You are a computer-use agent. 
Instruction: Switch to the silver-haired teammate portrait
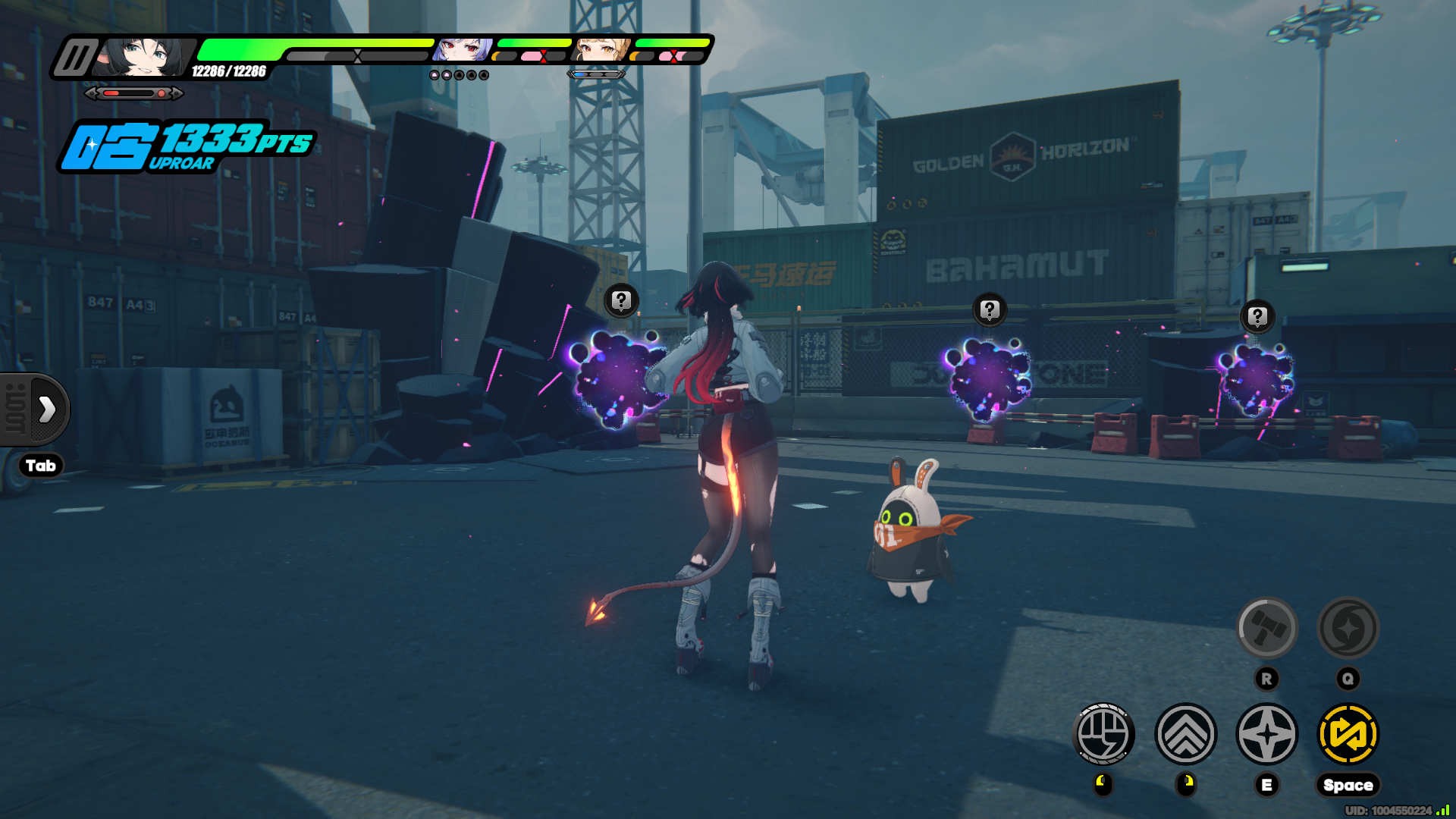click(x=462, y=50)
